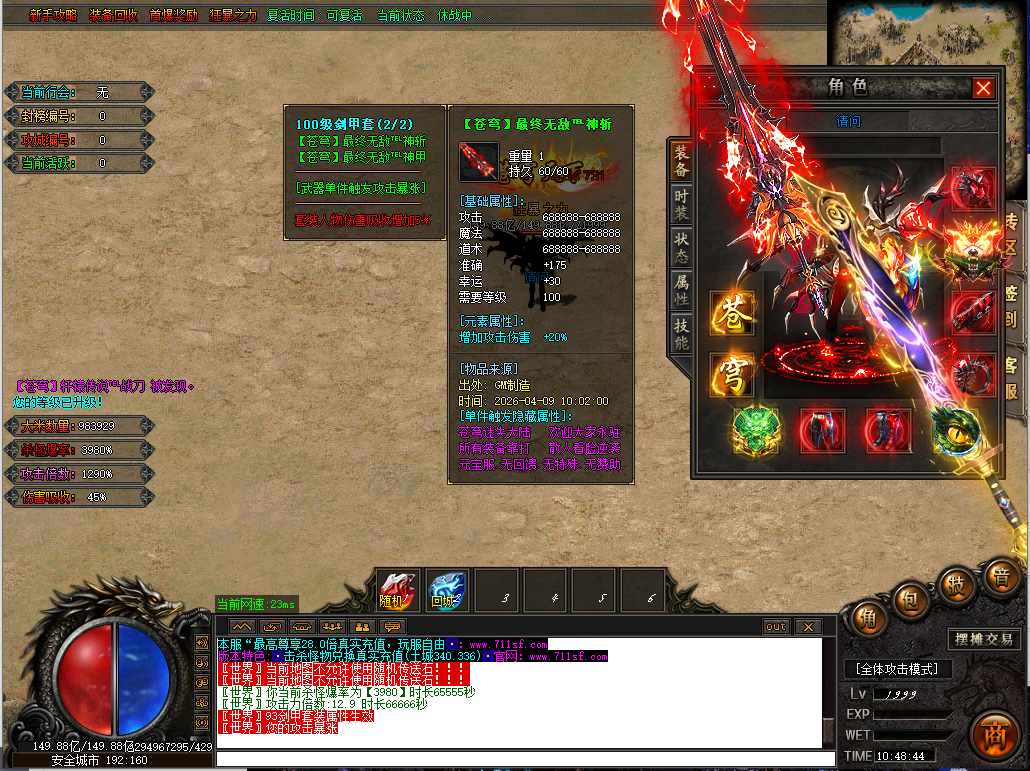The image size is (1030, 771).
Task: Use the 回城 return stone in hotbar
Action: tap(447, 590)
